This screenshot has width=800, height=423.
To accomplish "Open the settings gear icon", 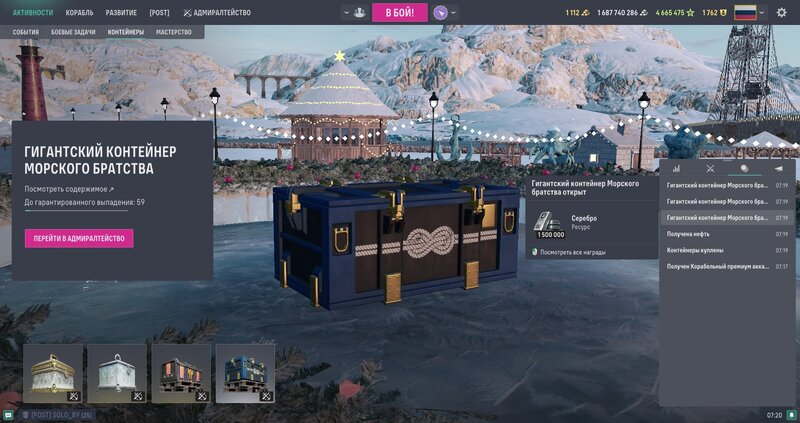I will (x=782, y=13).
